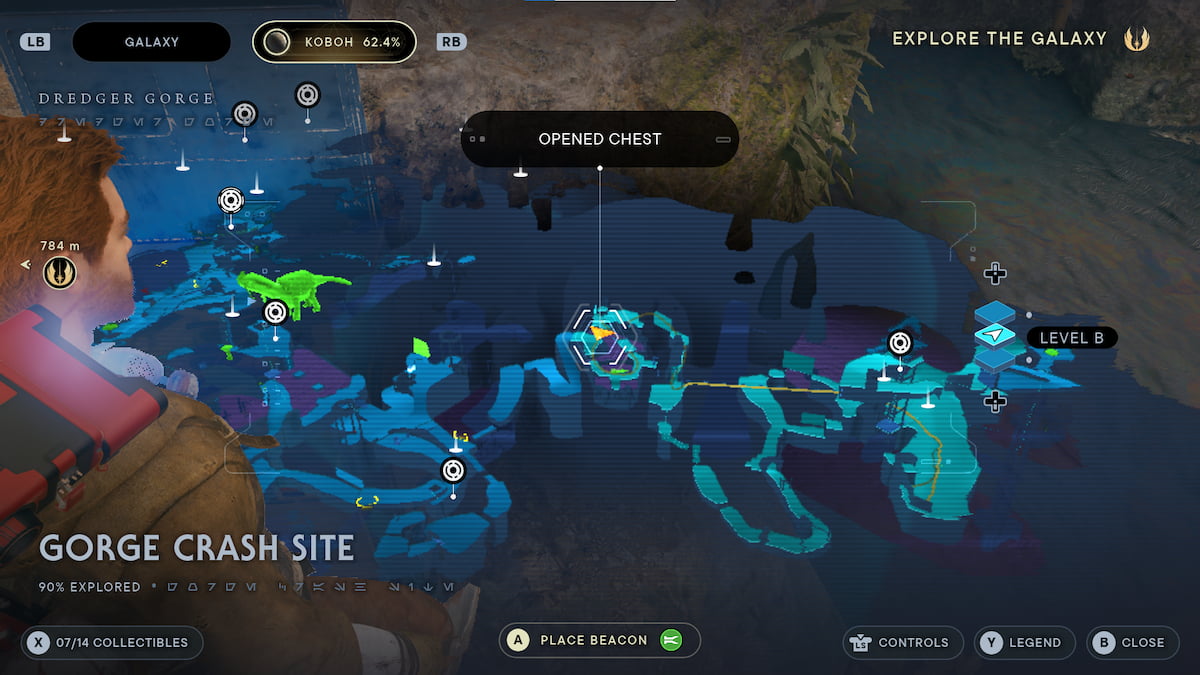Open the 07/14 Collectibles list

pyautogui.click(x=112, y=642)
